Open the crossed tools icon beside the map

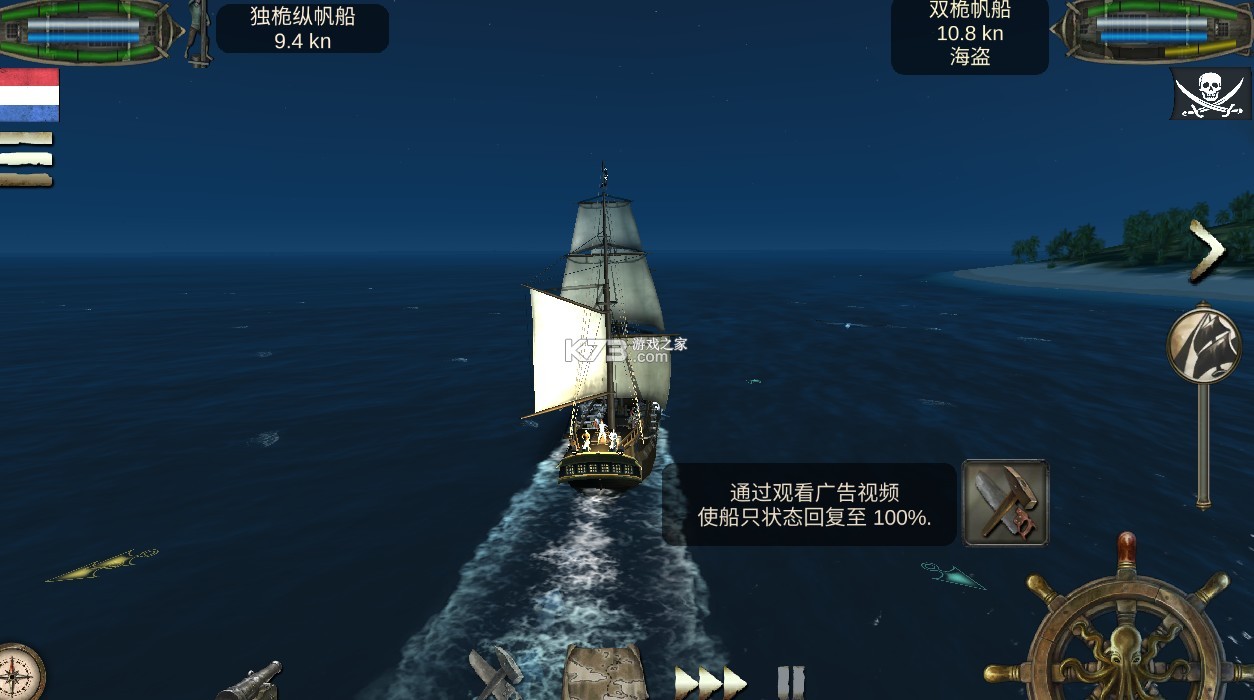click(x=496, y=674)
